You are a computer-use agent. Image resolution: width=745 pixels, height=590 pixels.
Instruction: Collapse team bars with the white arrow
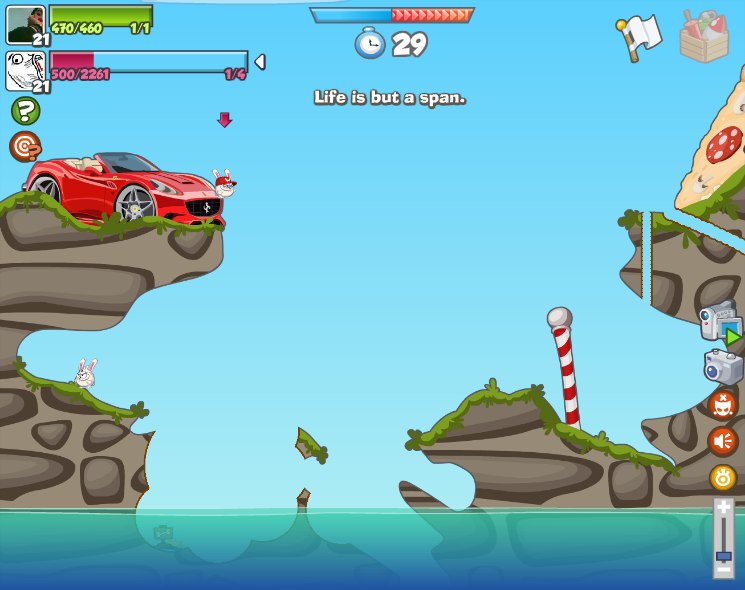pyautogui.click(x=260, y=62)
